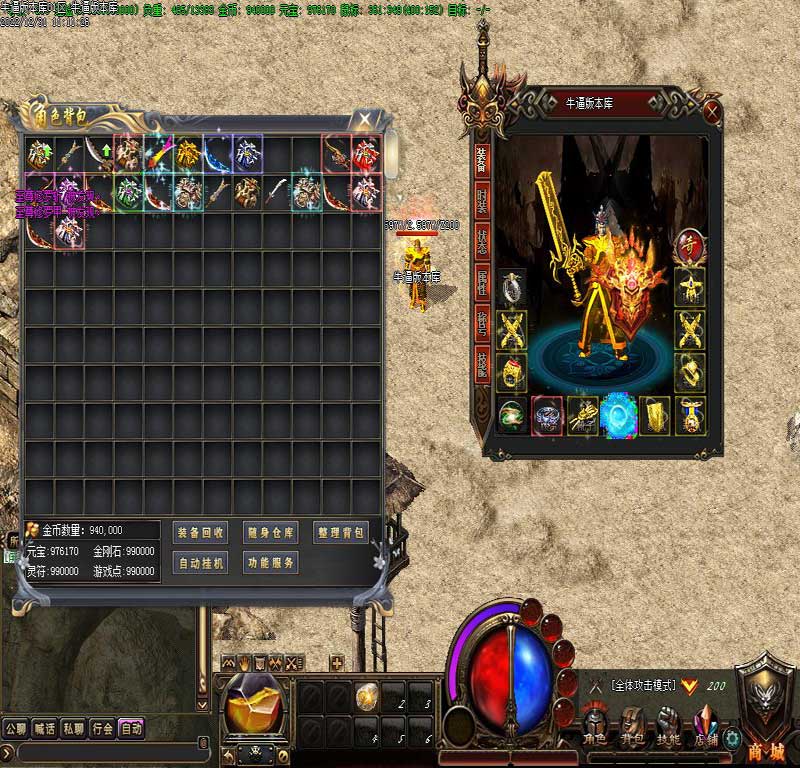Open the 功能服务 function services
800x768 pixels.
point(270,563)
